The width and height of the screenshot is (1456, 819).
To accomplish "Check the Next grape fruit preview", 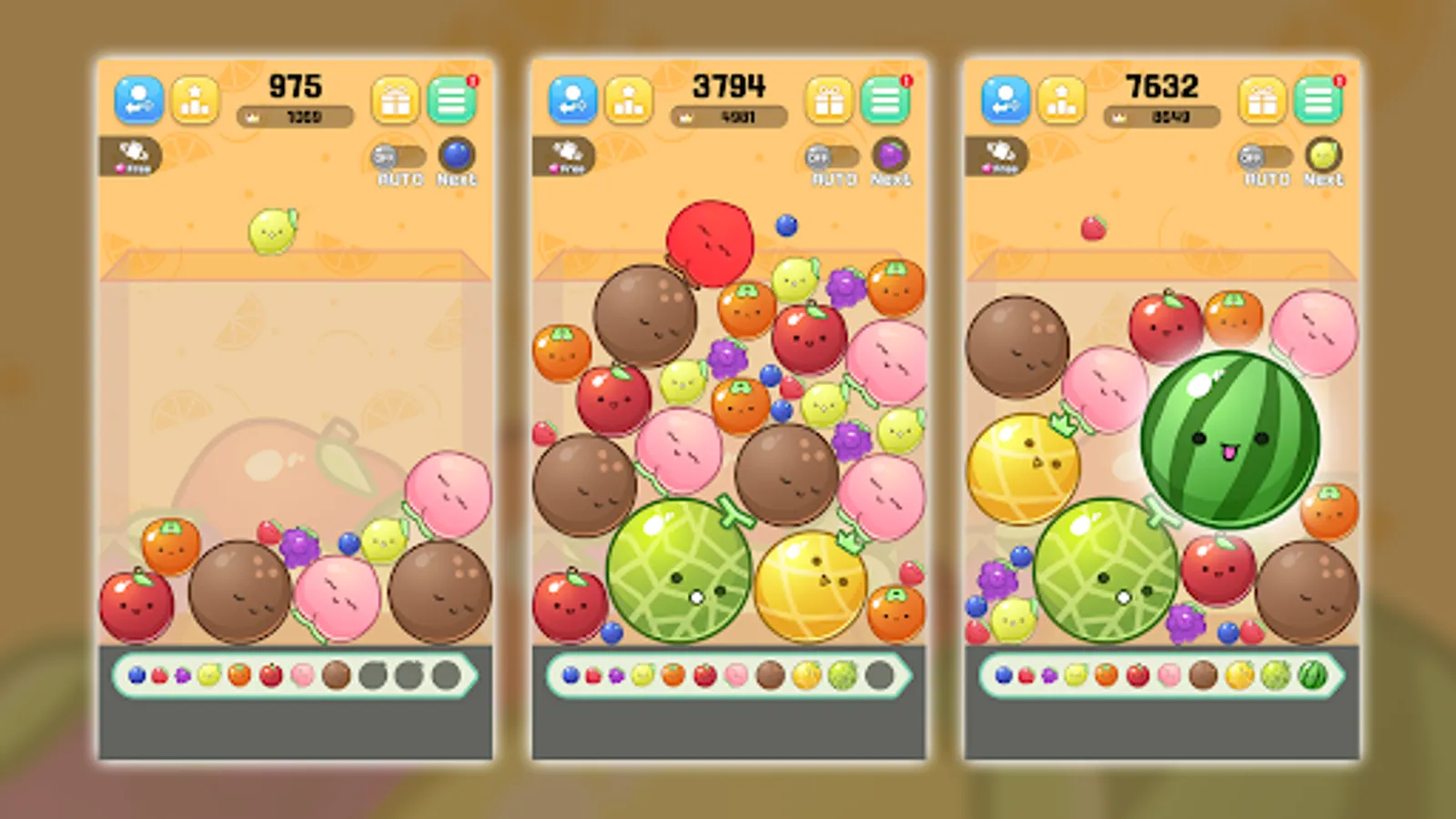I will pos(891,154).
